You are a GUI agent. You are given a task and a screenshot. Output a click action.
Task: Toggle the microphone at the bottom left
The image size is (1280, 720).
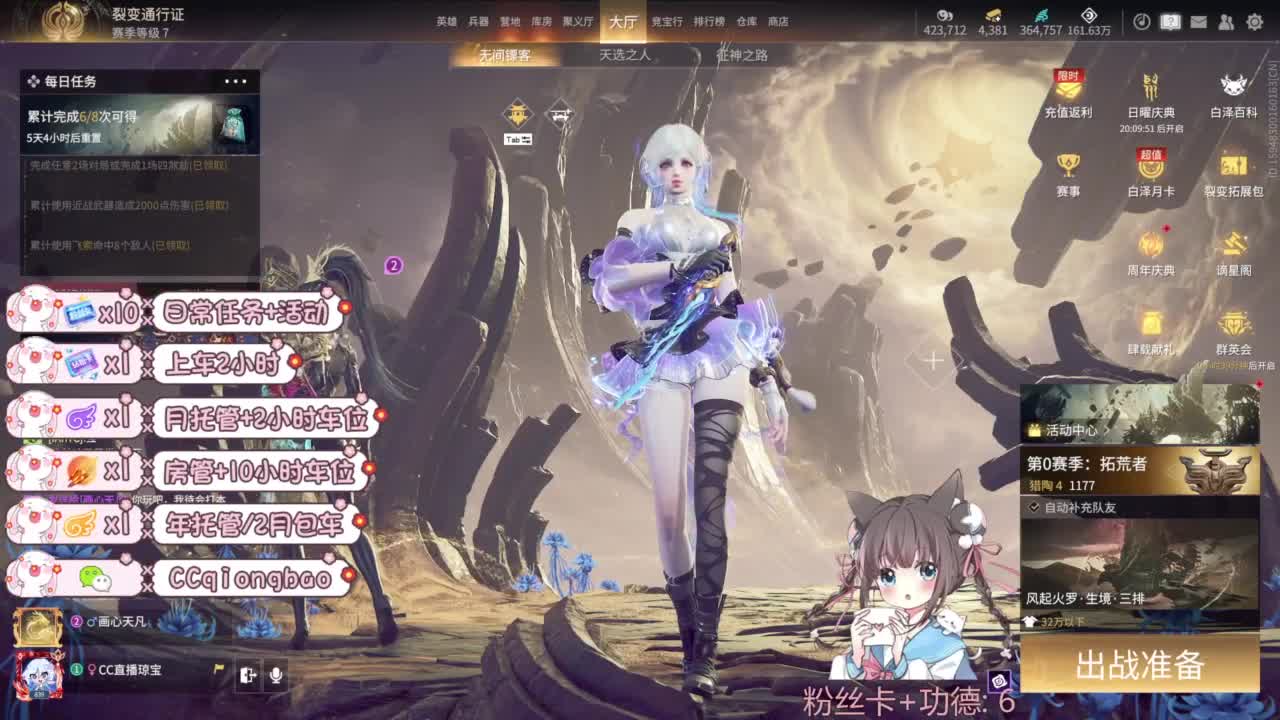pyautogui.click(x=276, y=676)
